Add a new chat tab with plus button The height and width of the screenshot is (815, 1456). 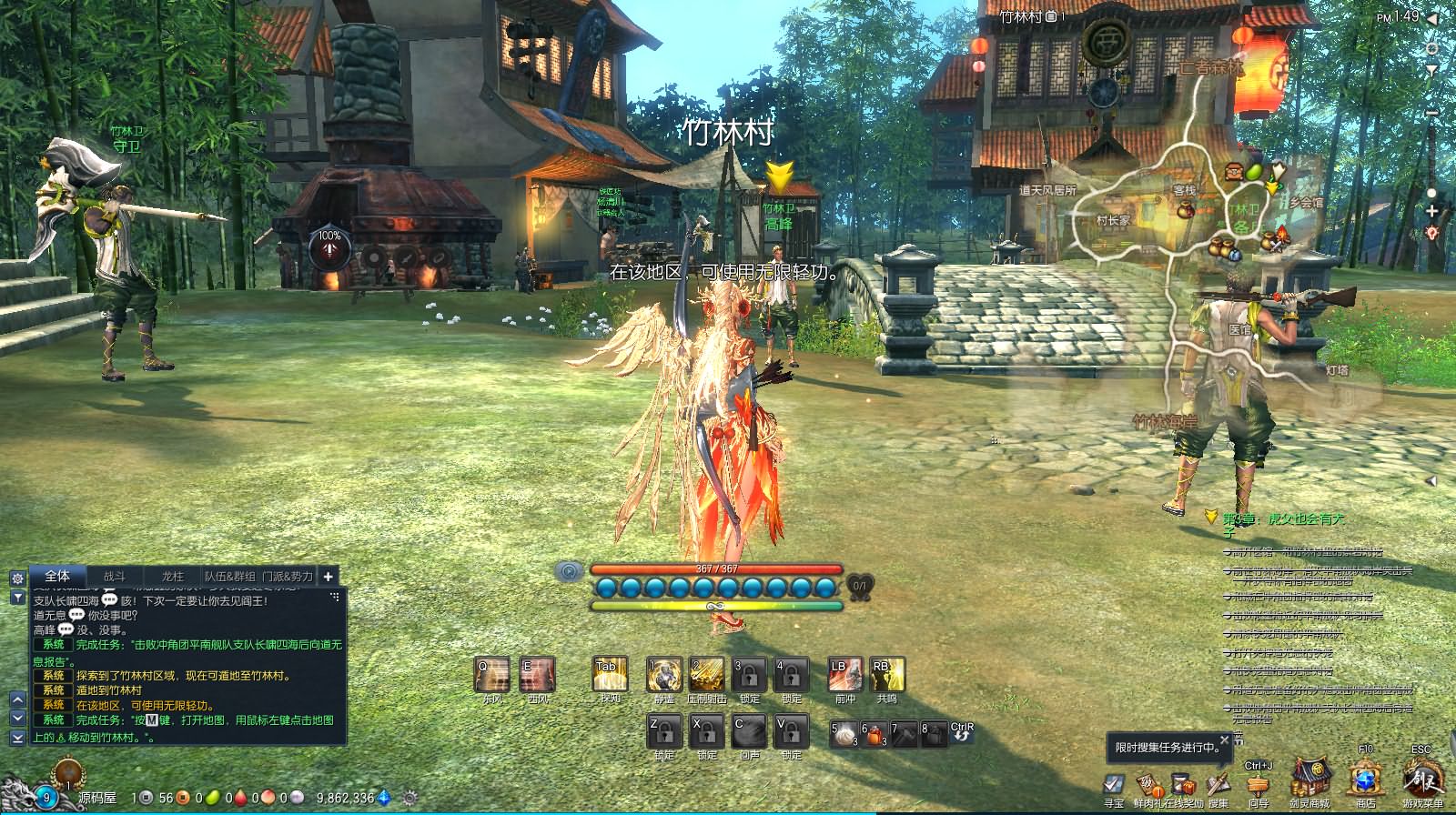coord(328,576)
